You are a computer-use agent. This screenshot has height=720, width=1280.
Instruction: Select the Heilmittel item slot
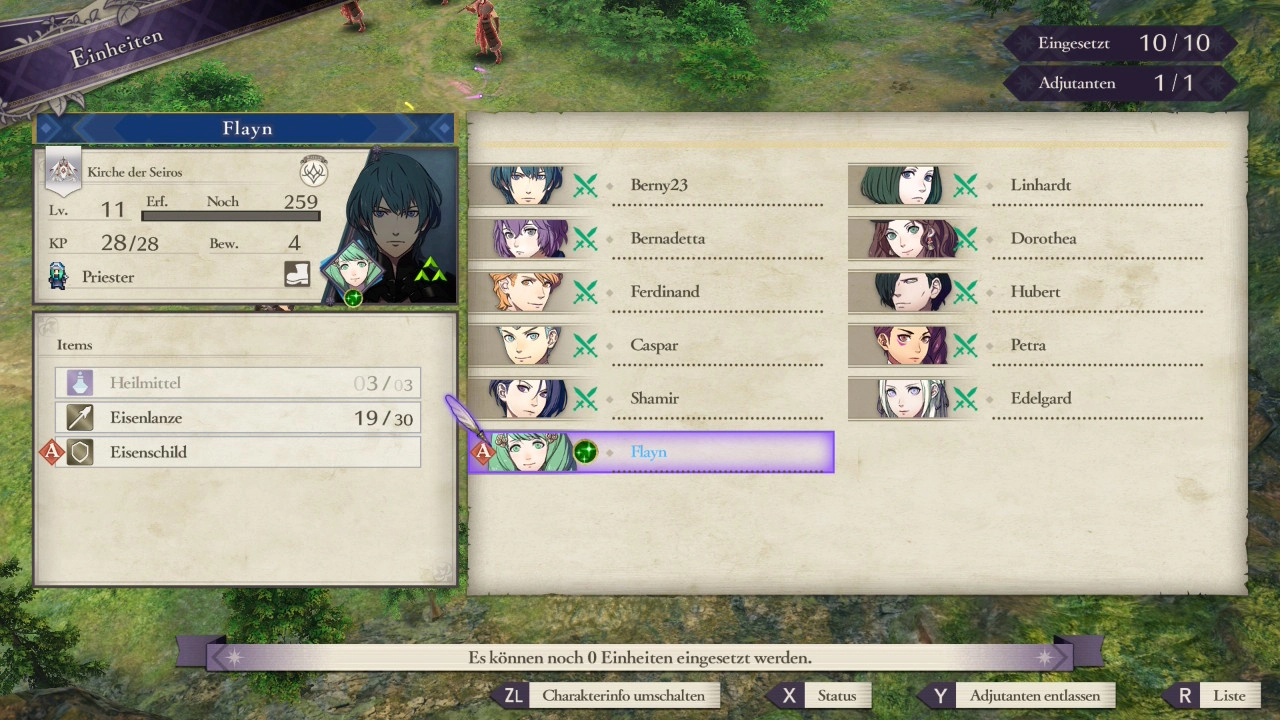[x=238, y=383]
